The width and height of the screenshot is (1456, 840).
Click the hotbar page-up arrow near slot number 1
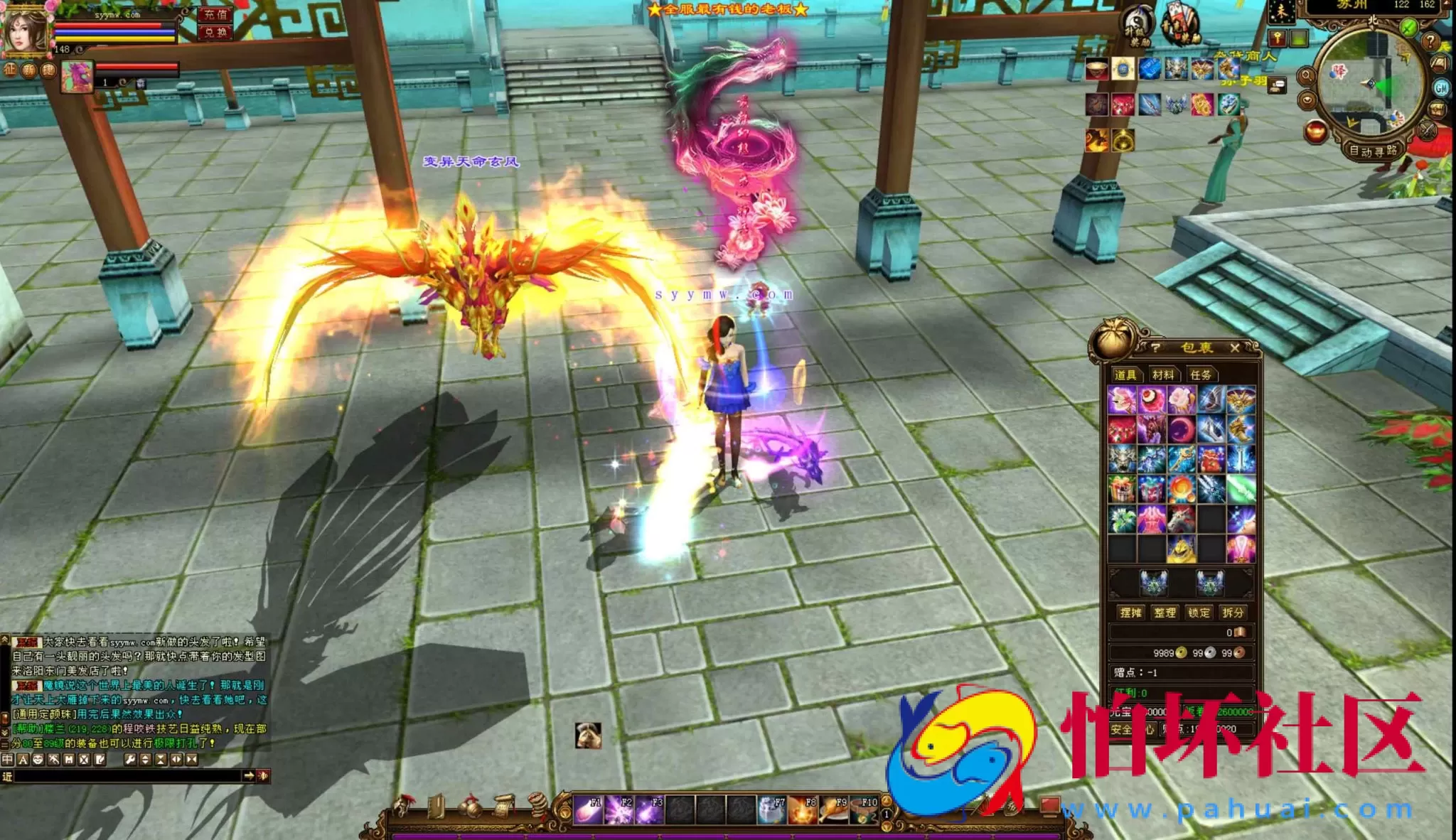[887, 801]
